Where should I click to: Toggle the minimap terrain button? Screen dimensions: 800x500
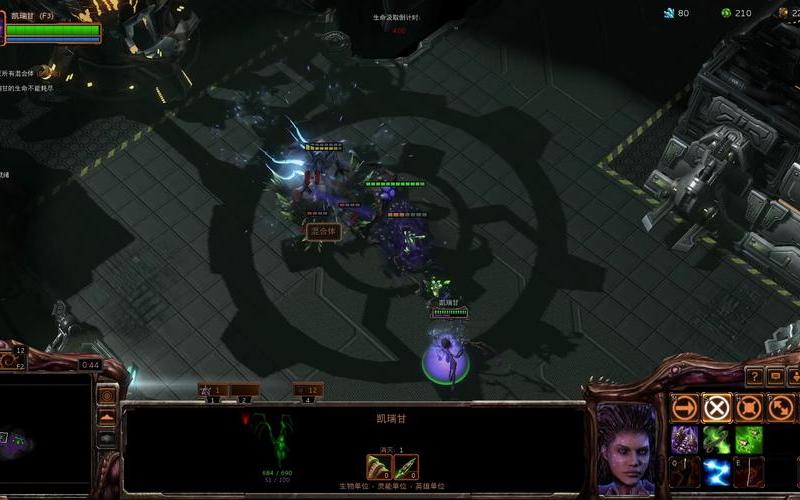pyautogui.click(x=107, y=417)
